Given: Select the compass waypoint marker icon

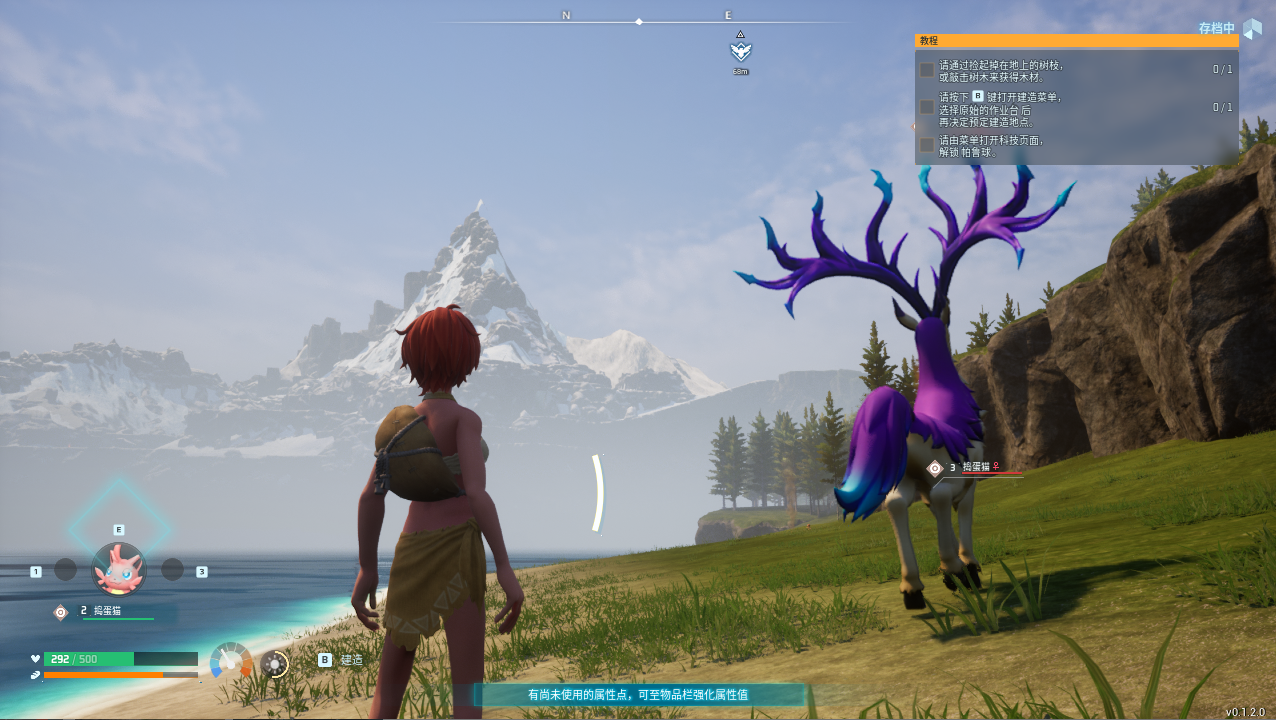Looking at the screenshot, I should coord(740,51).
